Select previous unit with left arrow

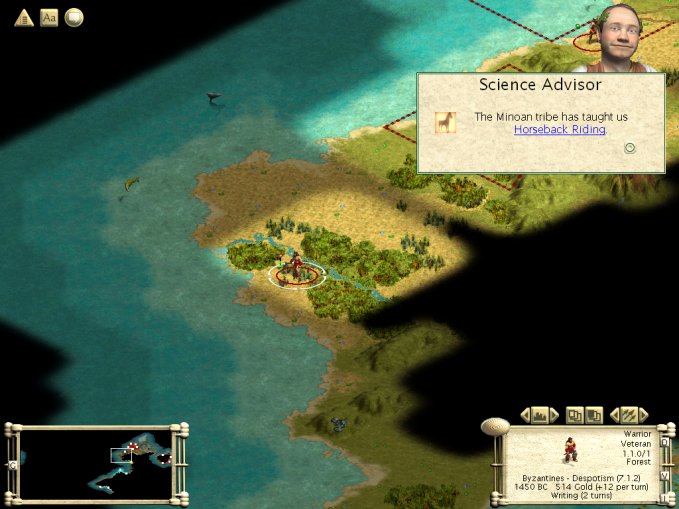coord(615,414)
